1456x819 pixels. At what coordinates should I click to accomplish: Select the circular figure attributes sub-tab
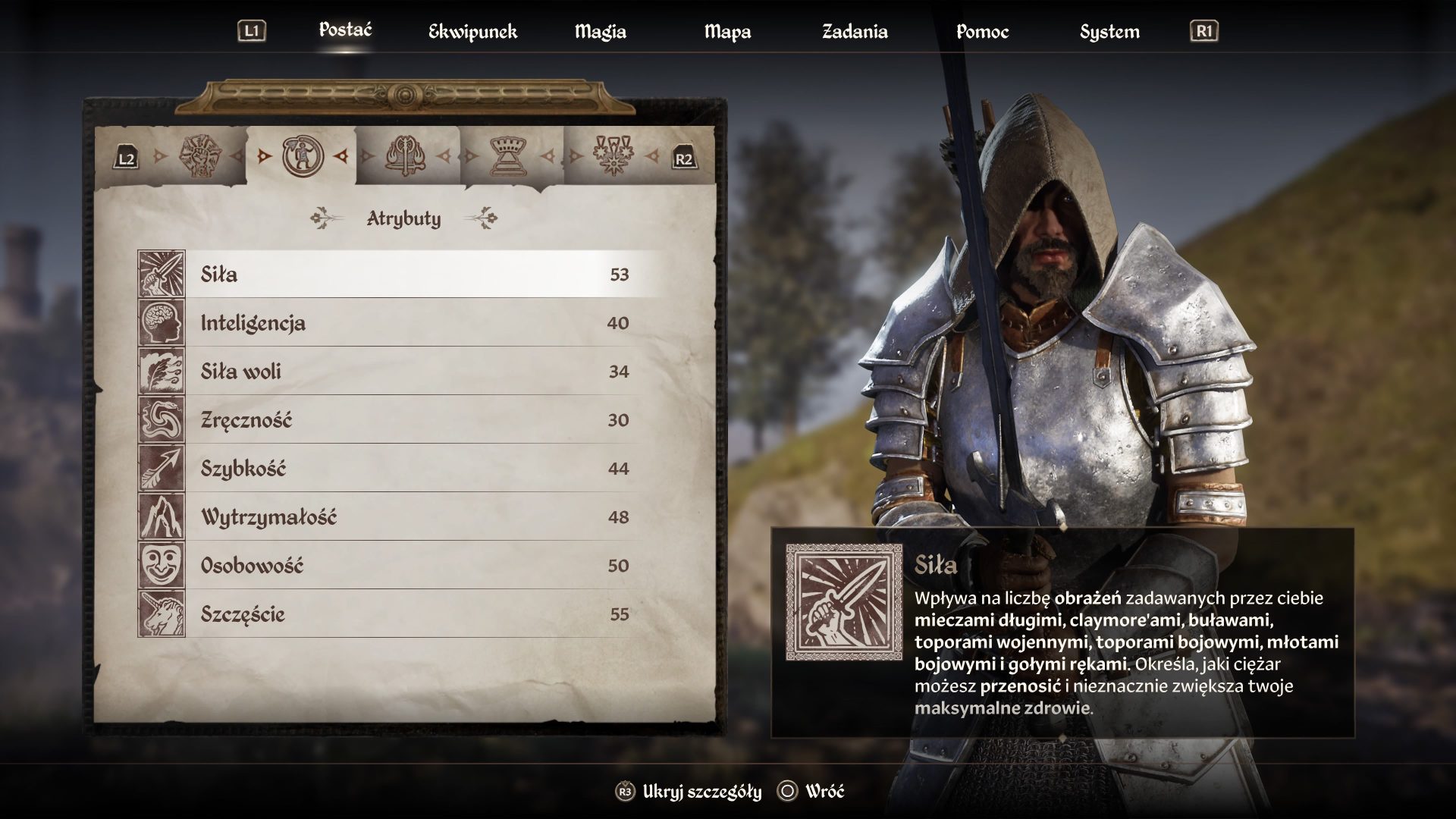pos(303,157)
